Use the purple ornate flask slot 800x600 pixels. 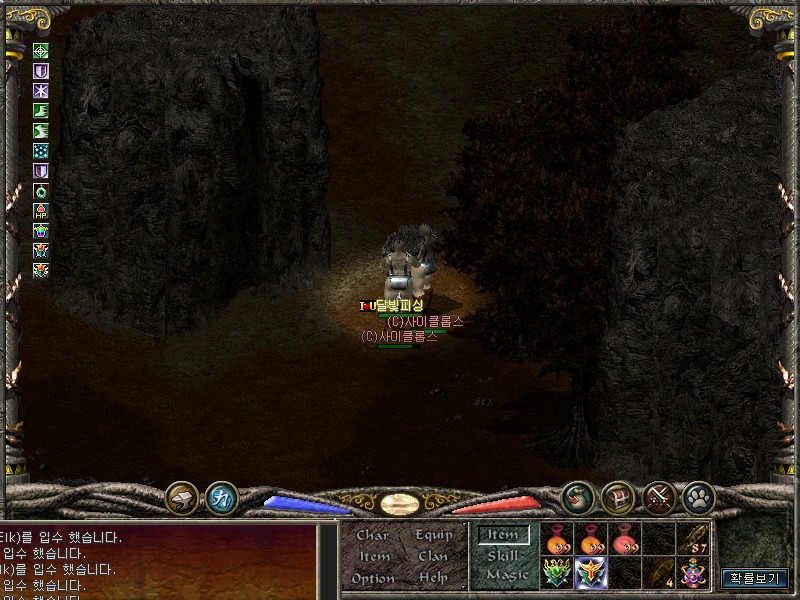click(x=694, y=573)
